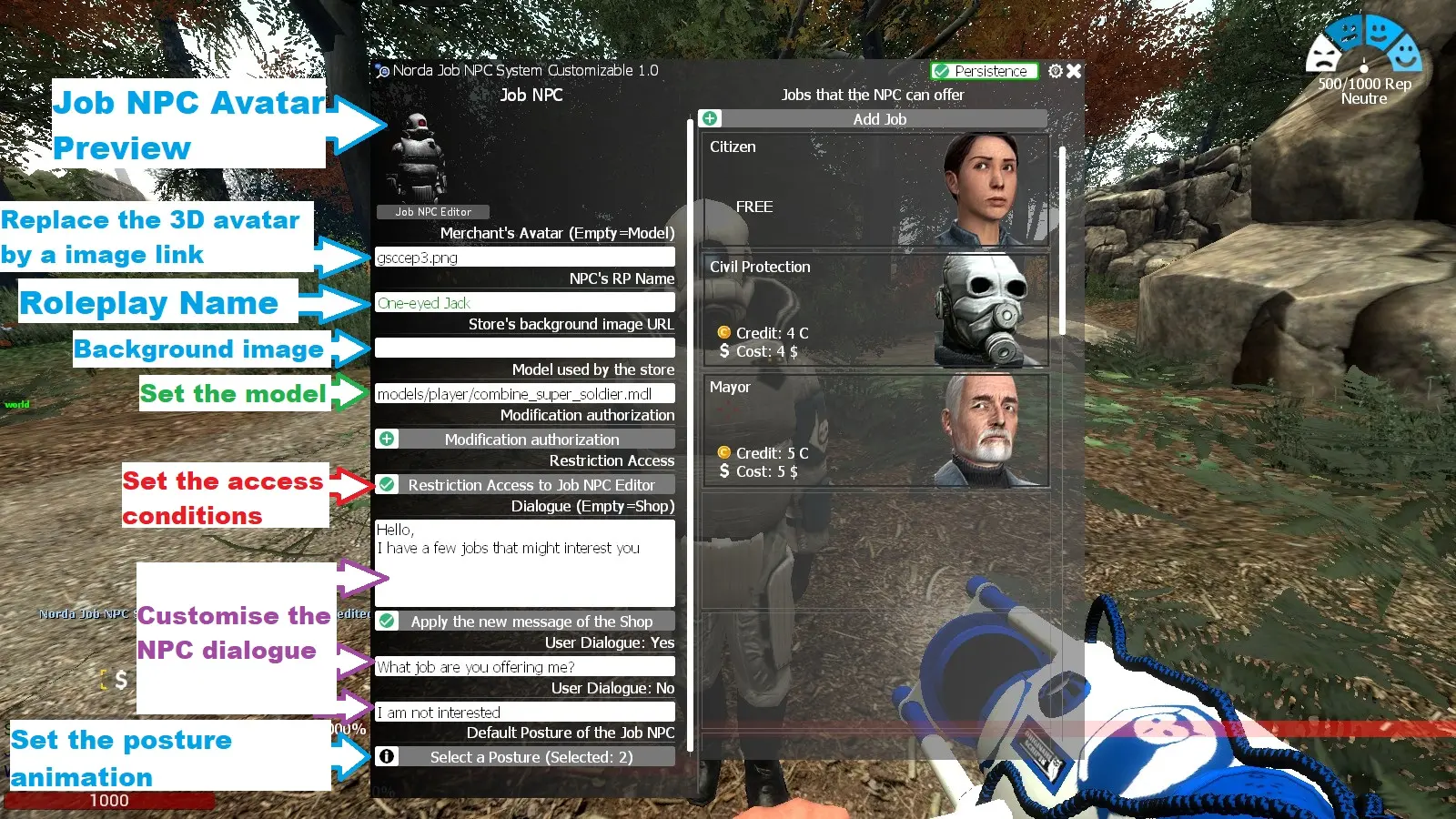The width and height of the screenshot is (1456, 819).
Task: Enable the Persistence checkbox
Action: point(941,71)
